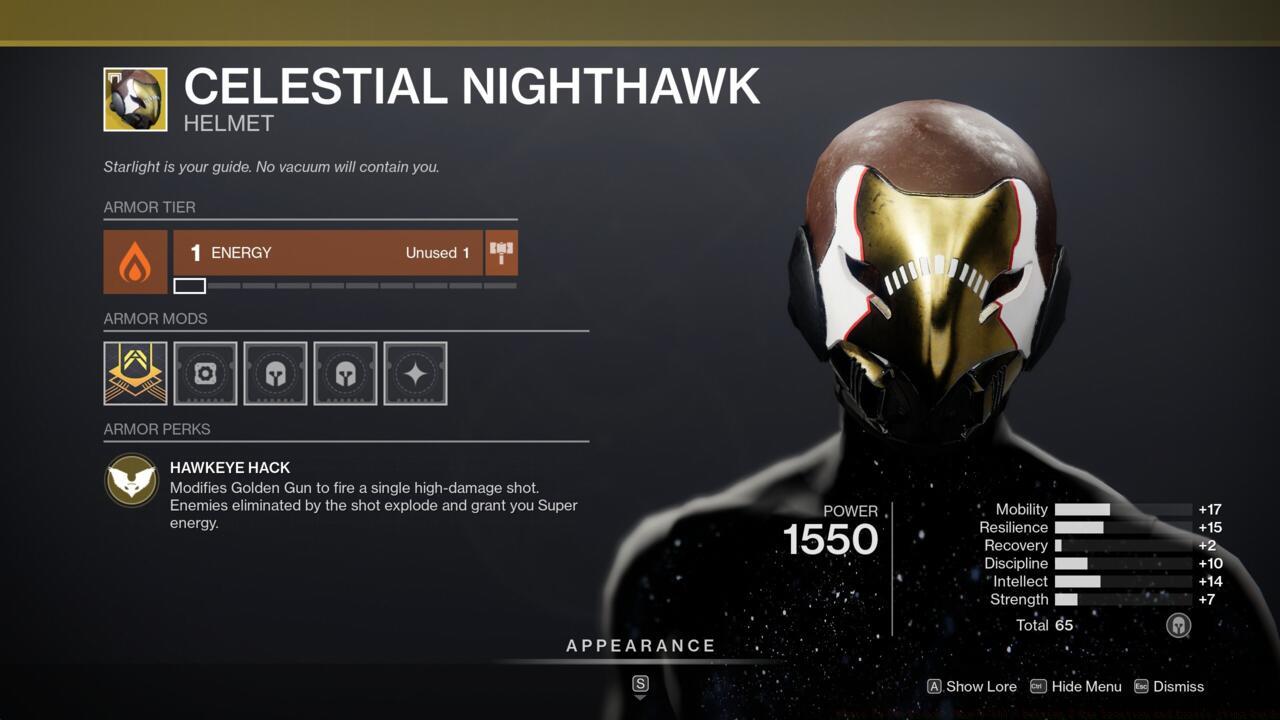Image resolution: width=1280 pixels, height=720 pixels.
Task: Click the camera-style armor mod socket
Action: (205, 373)
